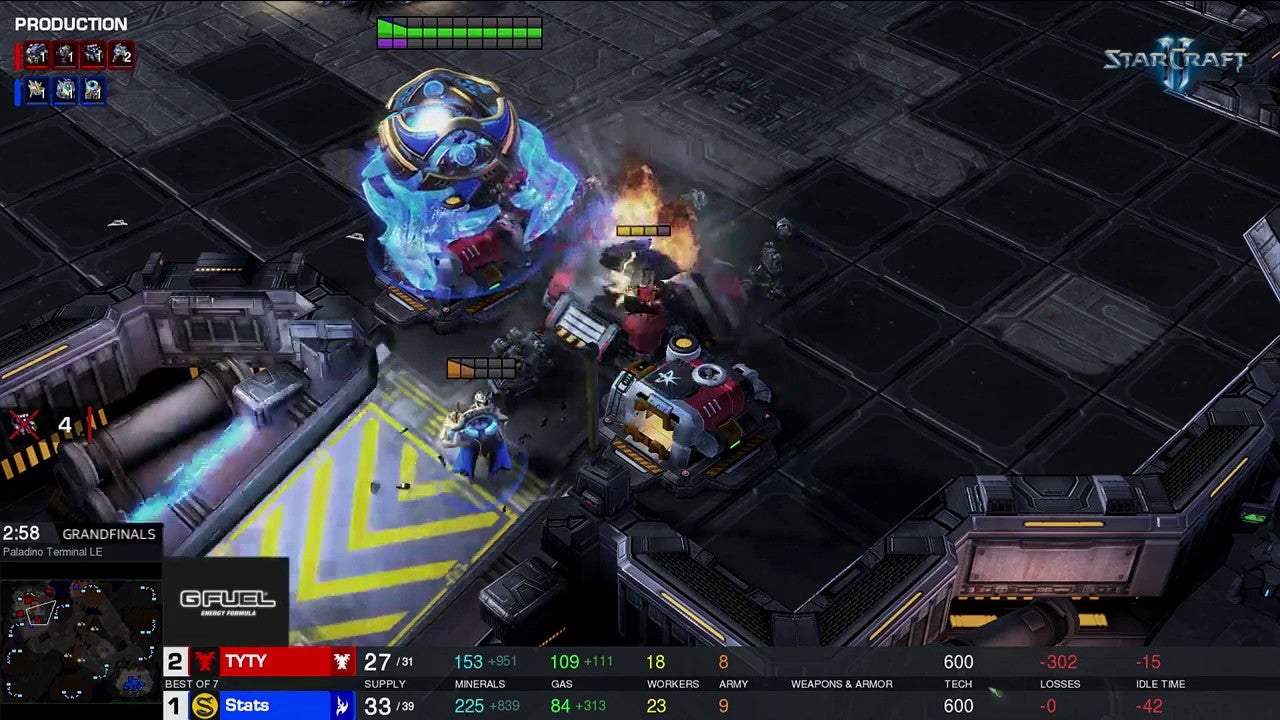The image size is (1280, 720).
Task: Select the gold probe icon in blue production row
Action: pyautogui.click(x=37, y=91)
